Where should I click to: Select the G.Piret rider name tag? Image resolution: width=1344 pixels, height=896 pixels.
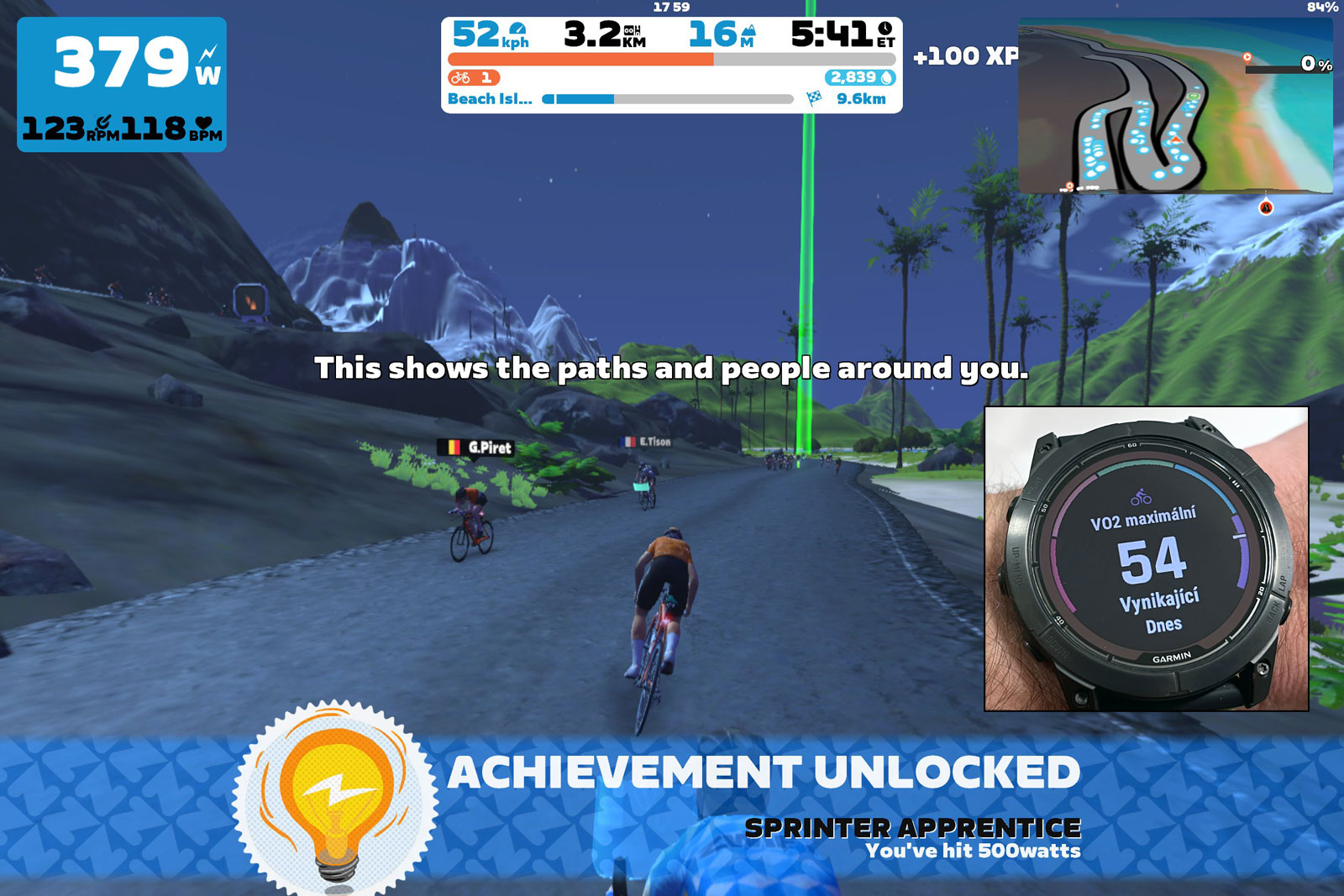click(x=475, y=448)
